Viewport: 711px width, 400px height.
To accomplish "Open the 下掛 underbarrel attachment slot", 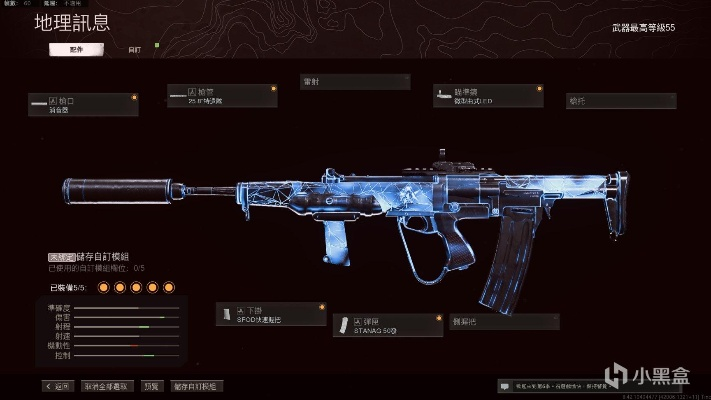I will coord(270,314).
